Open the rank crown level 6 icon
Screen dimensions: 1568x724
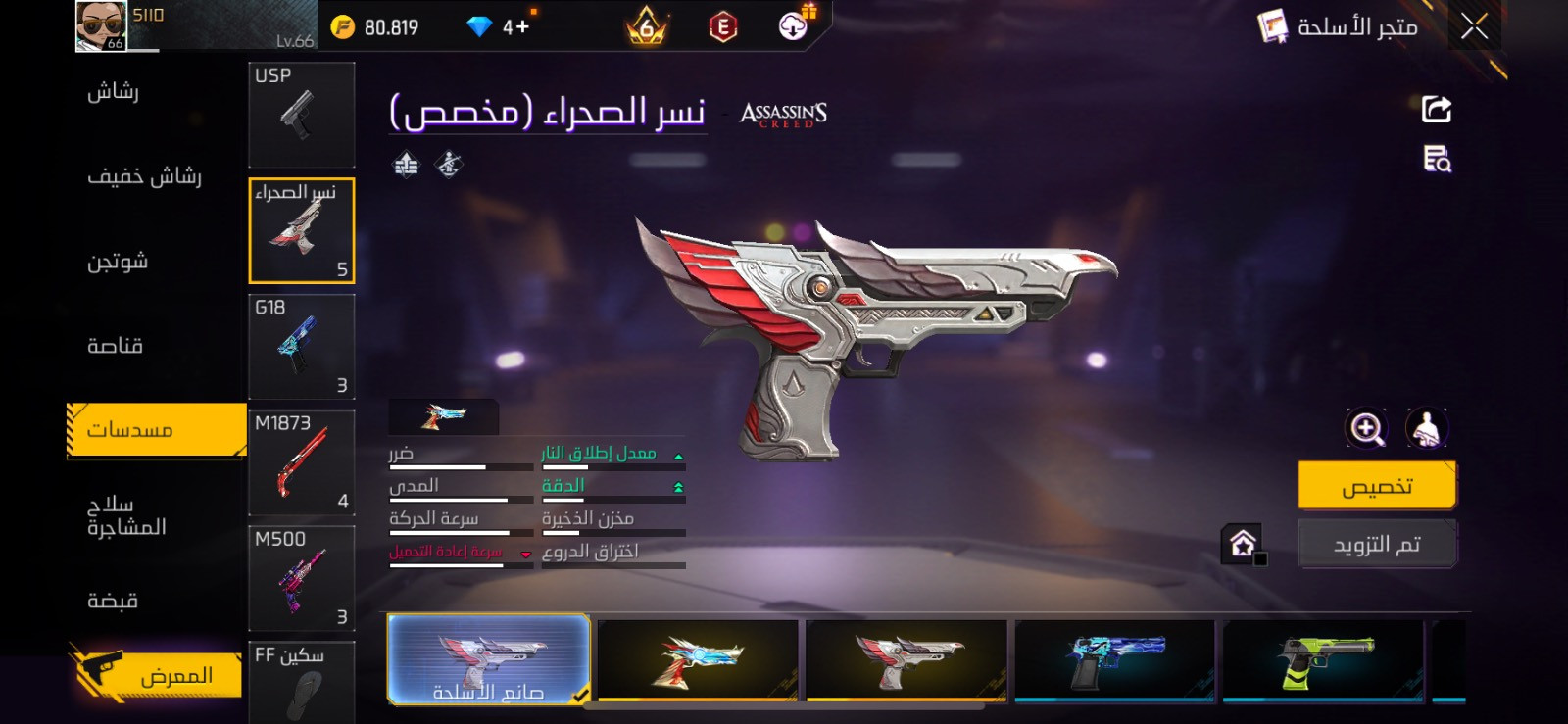[x=647, y=26]
